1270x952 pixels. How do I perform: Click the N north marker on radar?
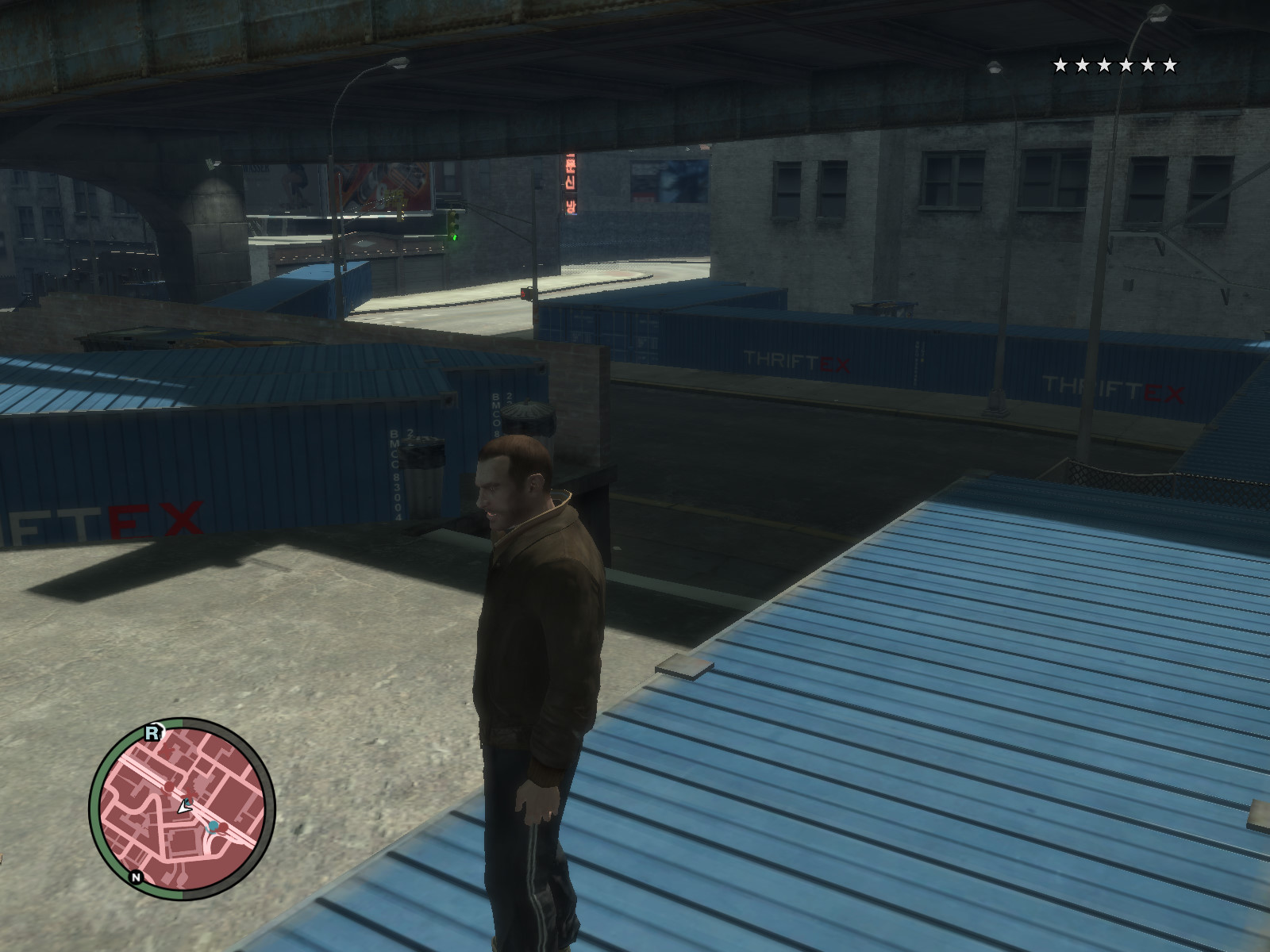[137, 877]
